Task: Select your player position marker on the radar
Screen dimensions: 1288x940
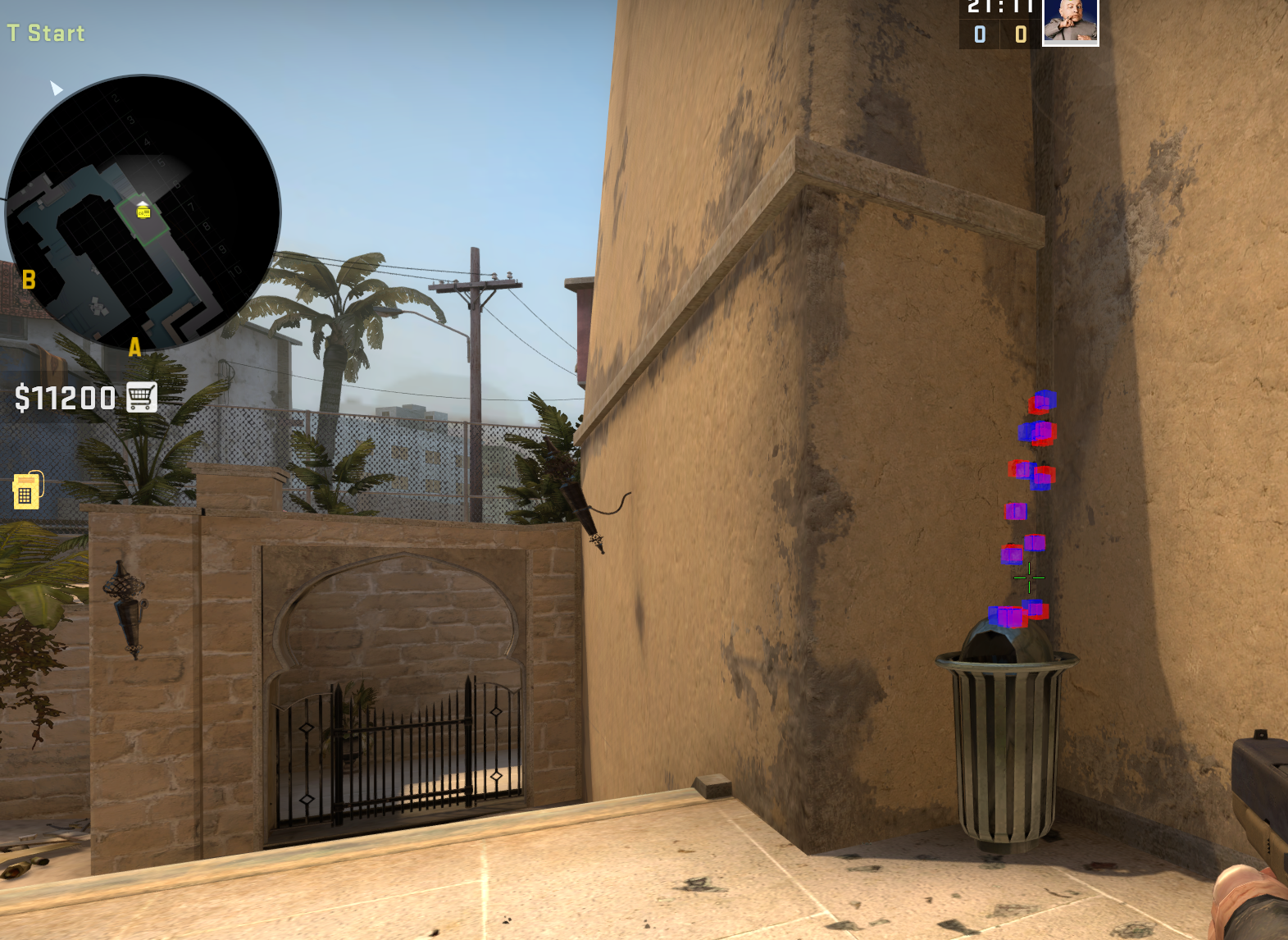Action: [143, 205]
